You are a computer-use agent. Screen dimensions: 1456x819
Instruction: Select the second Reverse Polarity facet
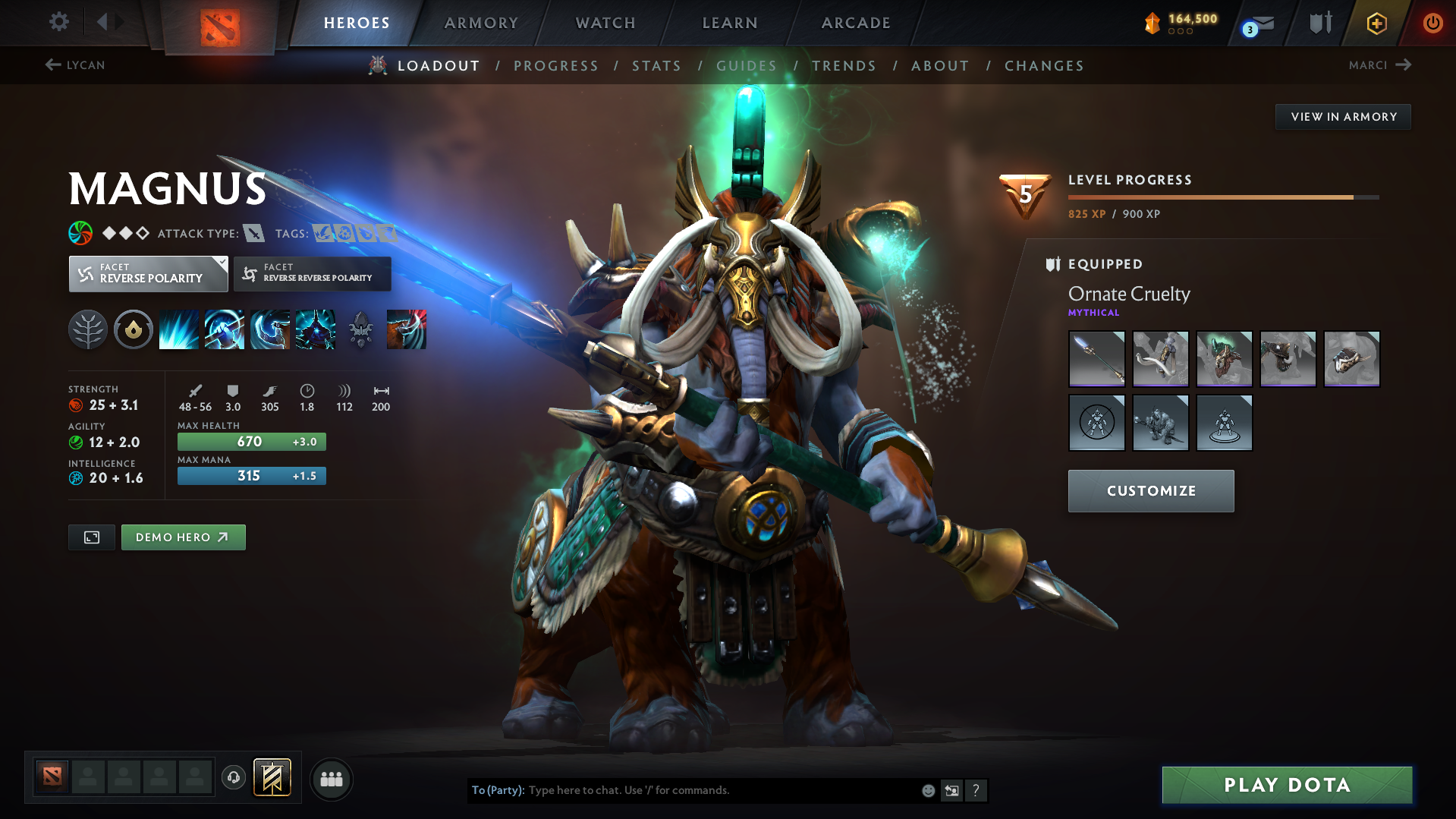312,273
